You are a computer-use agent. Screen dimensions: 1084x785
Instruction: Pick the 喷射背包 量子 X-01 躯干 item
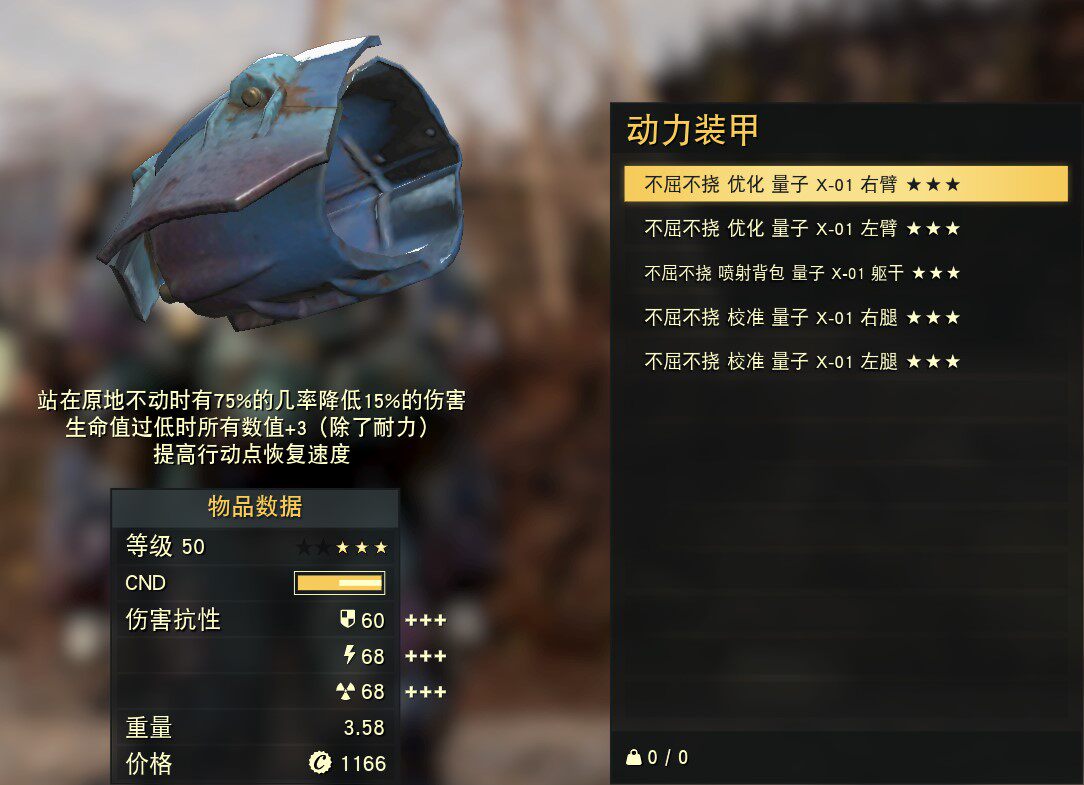(802, 273)
